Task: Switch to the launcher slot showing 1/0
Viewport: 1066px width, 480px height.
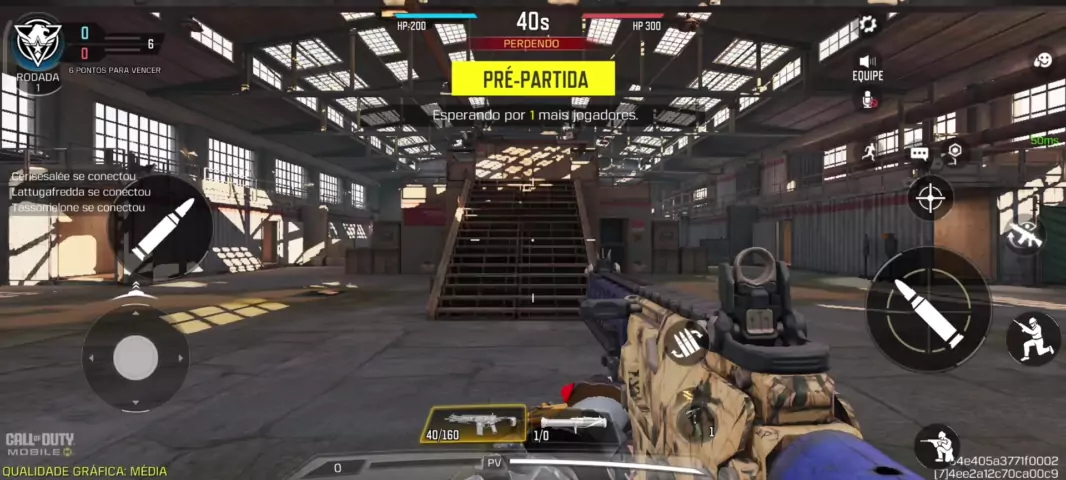Action: (567, 424)
